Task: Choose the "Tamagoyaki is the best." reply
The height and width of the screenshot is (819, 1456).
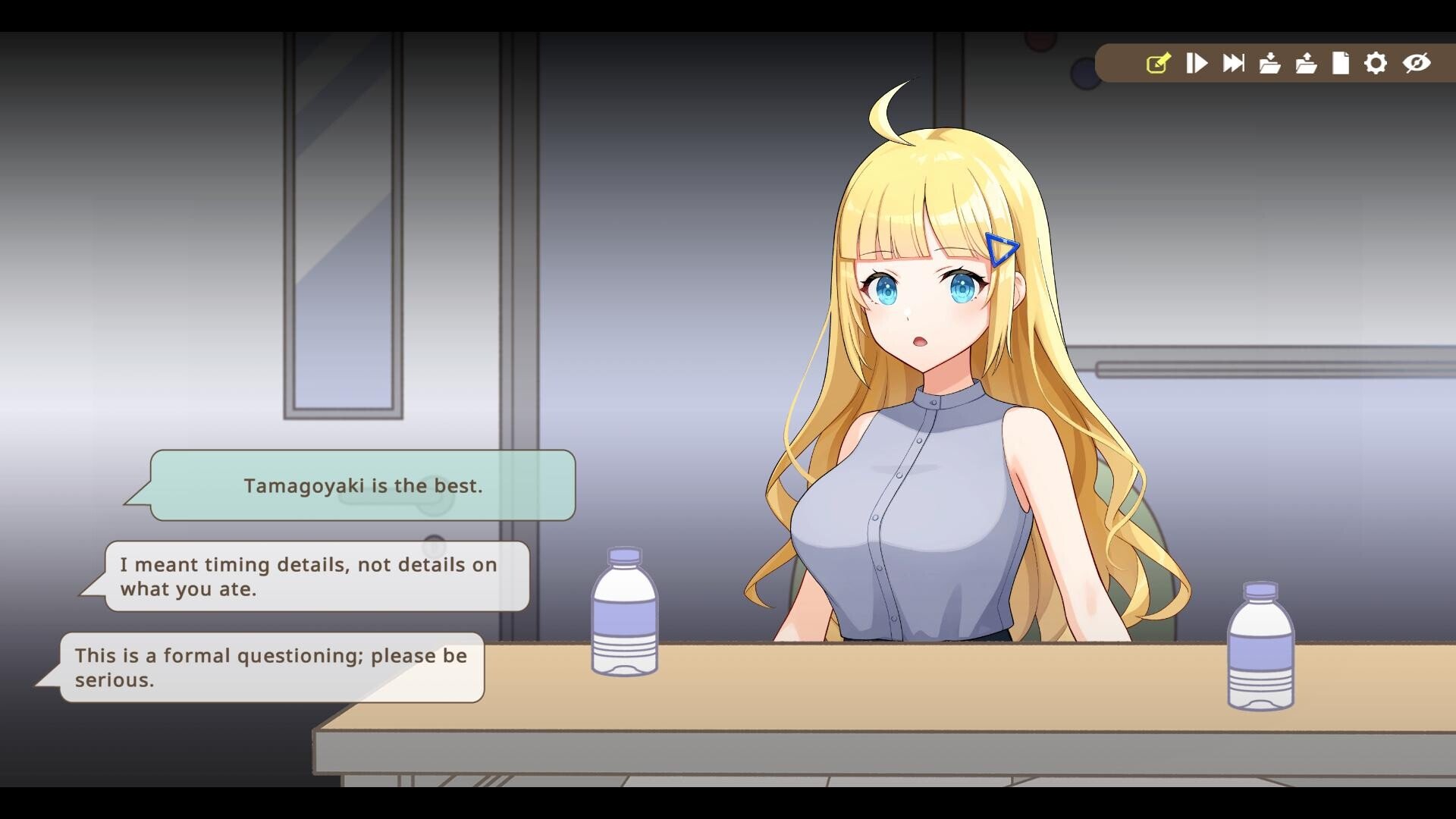Action: tap(362, 485)
